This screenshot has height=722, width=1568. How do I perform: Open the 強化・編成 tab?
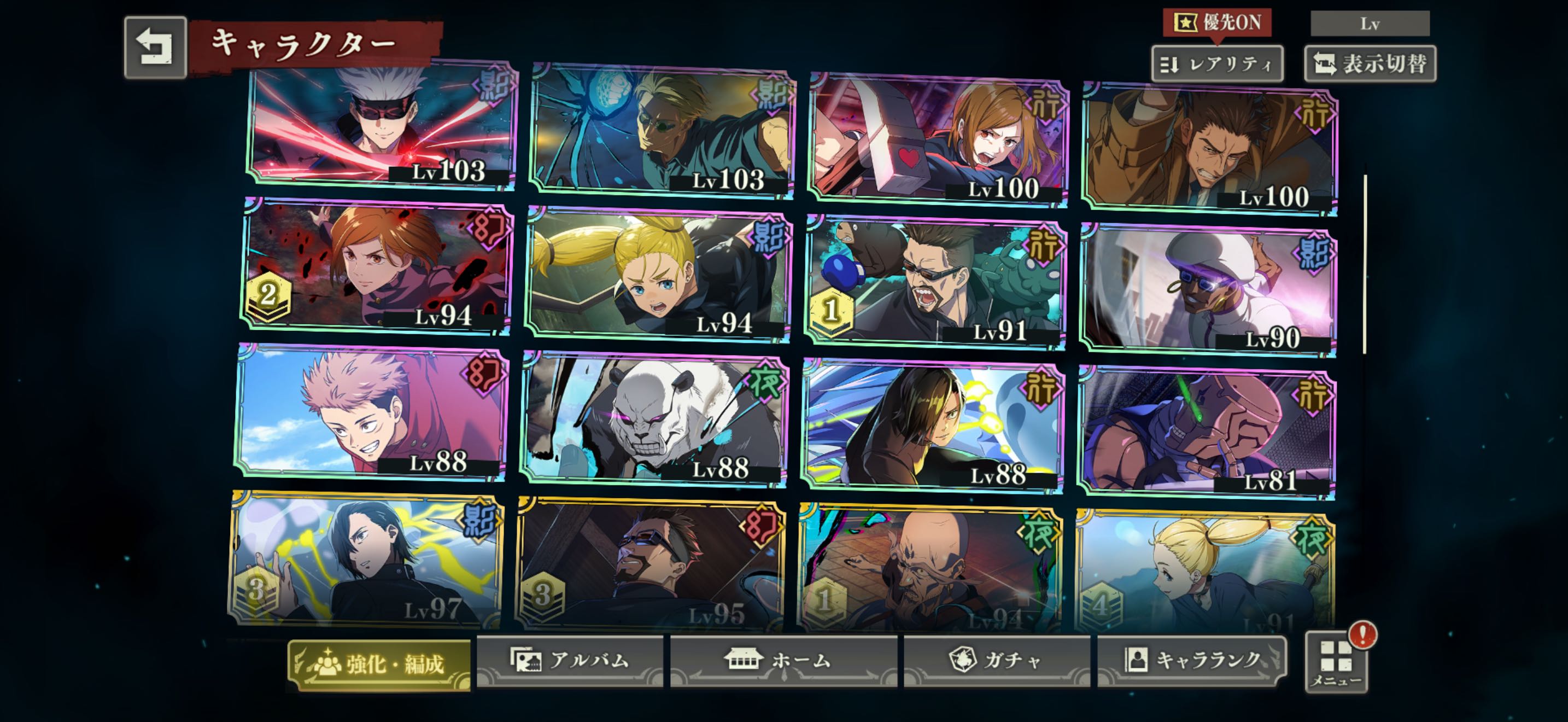coord(380,664)
